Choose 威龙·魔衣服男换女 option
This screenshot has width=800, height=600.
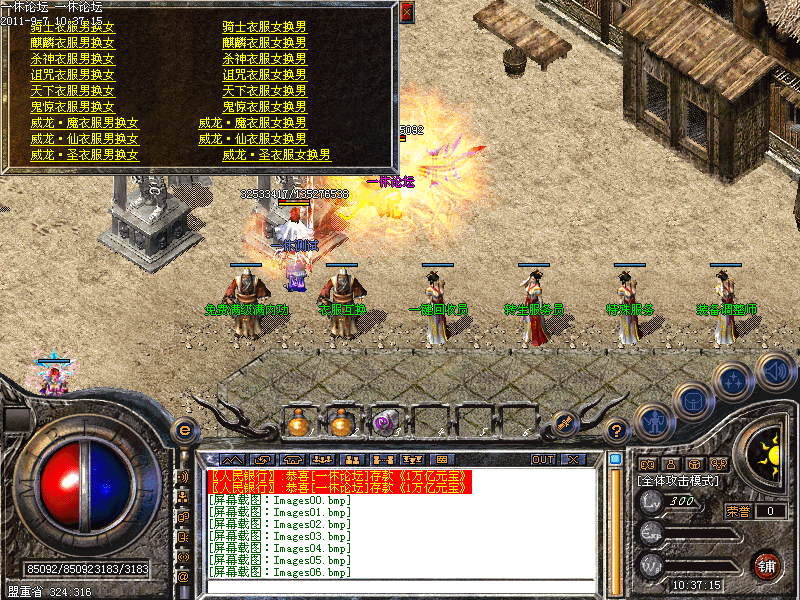84,123
